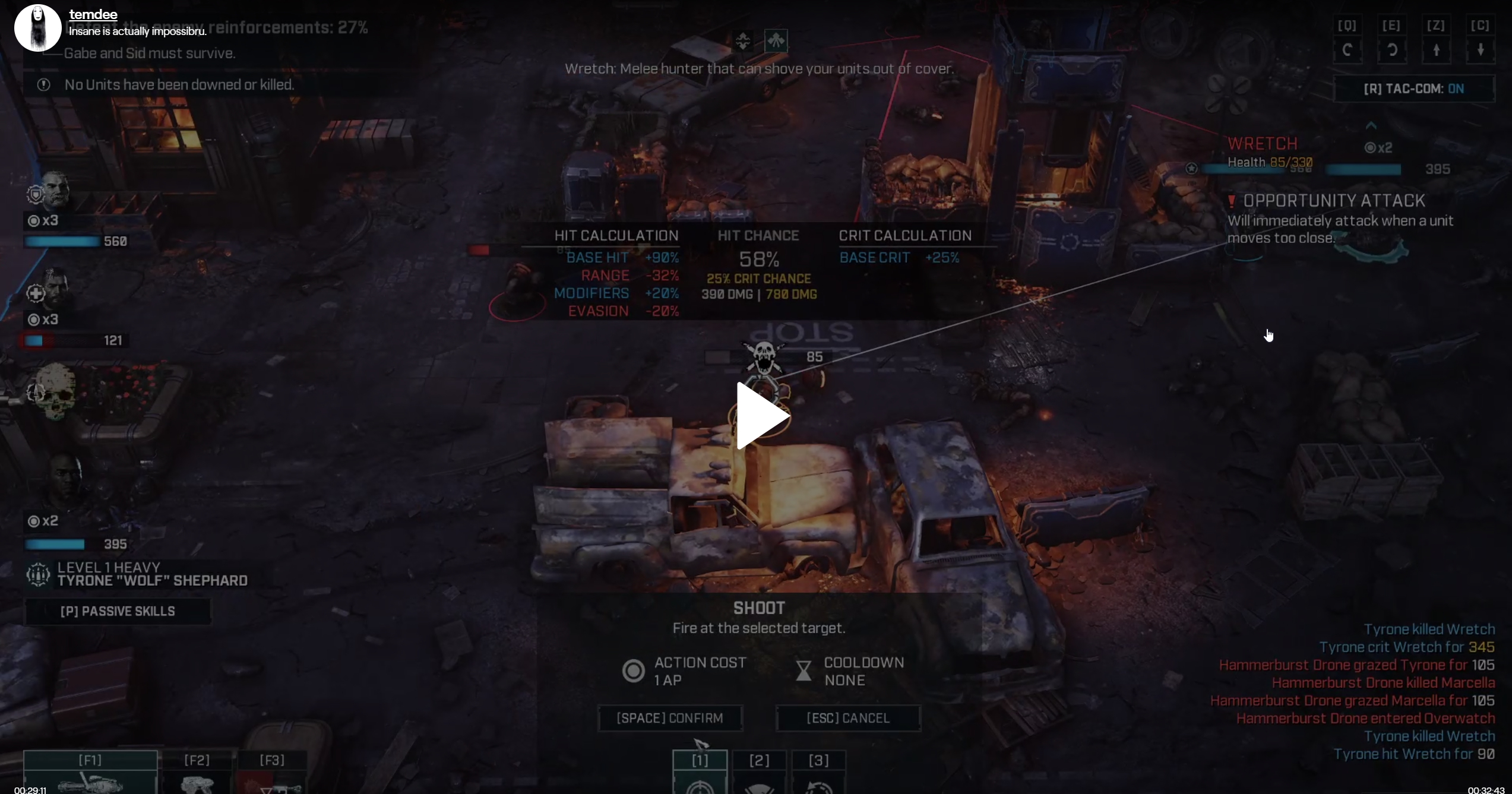This screenshot has height=794, width=1512.
Task: Open the temdee channel link
Action: tap(93, 15)
